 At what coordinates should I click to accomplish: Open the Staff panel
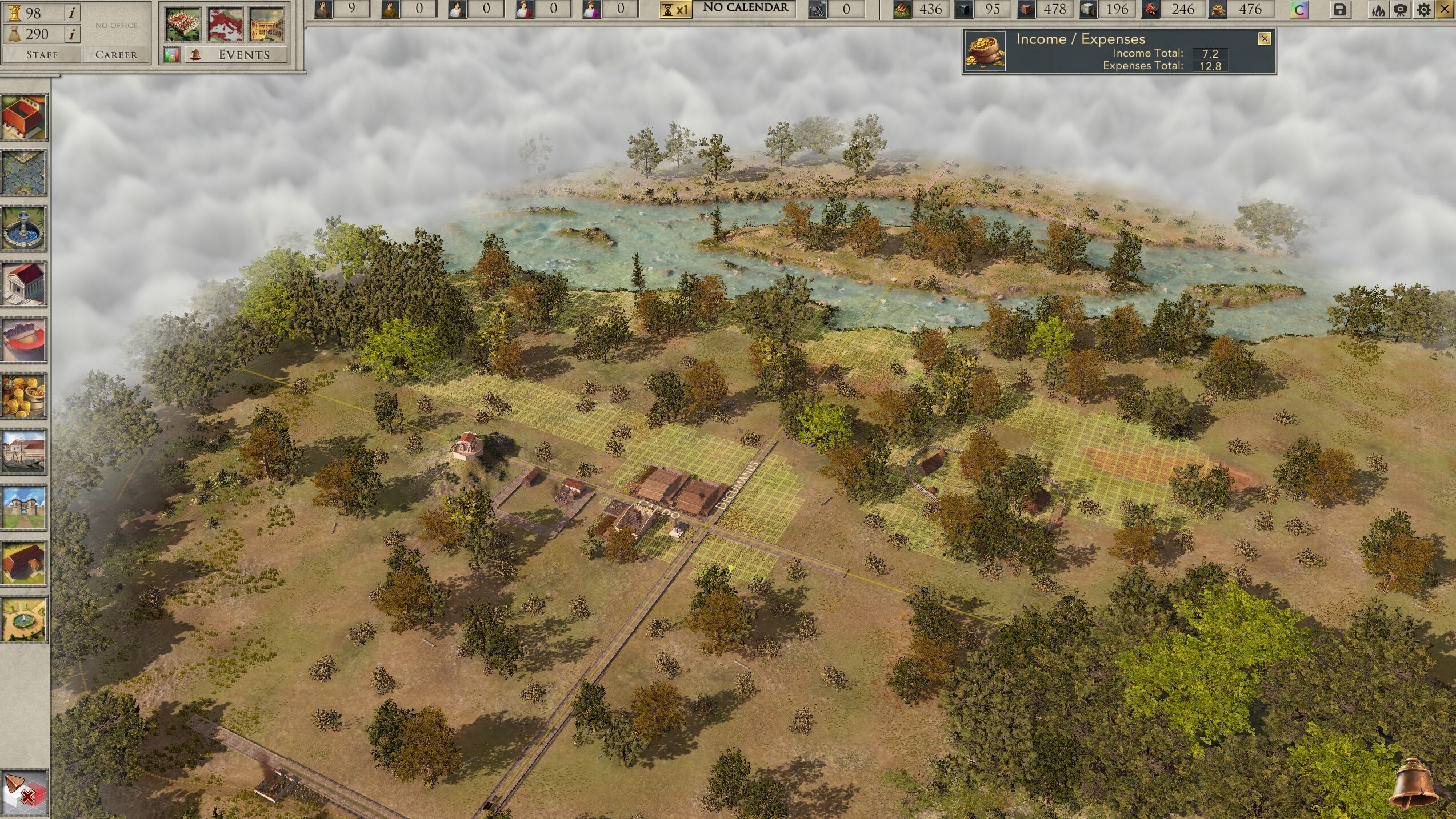click(42, 55)
